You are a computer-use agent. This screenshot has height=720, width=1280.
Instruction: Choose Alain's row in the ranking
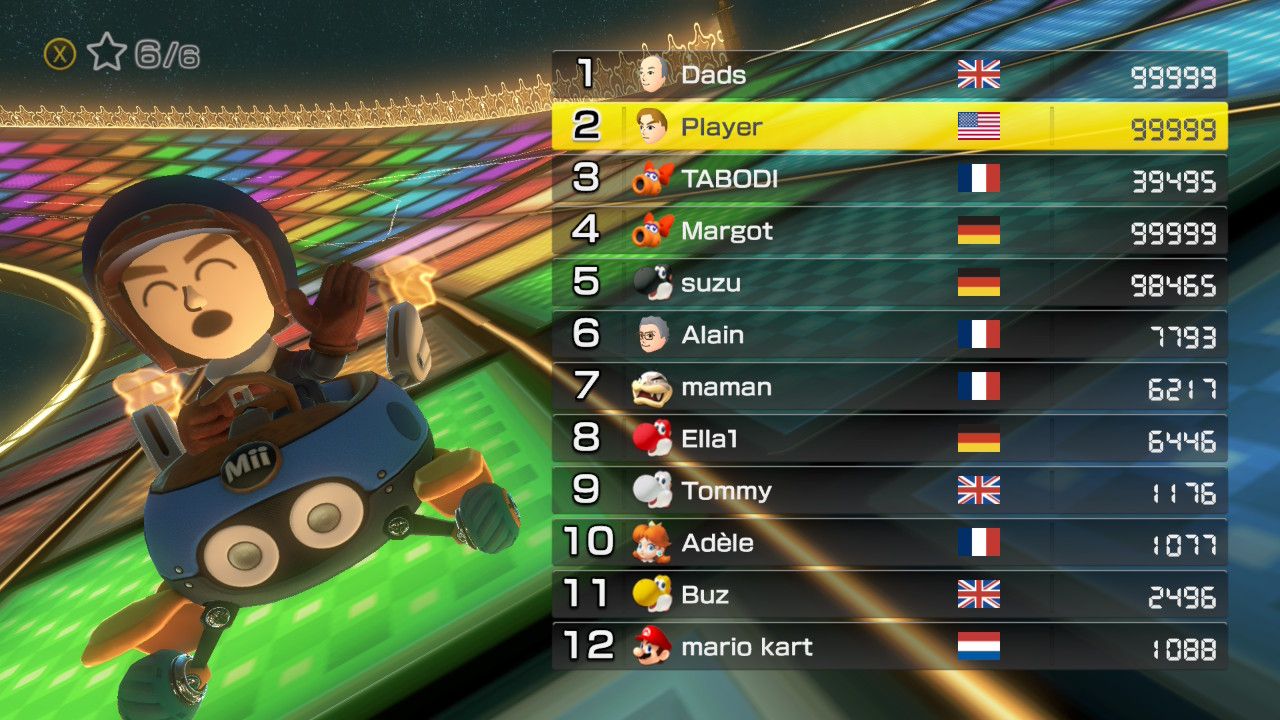click(889, 335)
